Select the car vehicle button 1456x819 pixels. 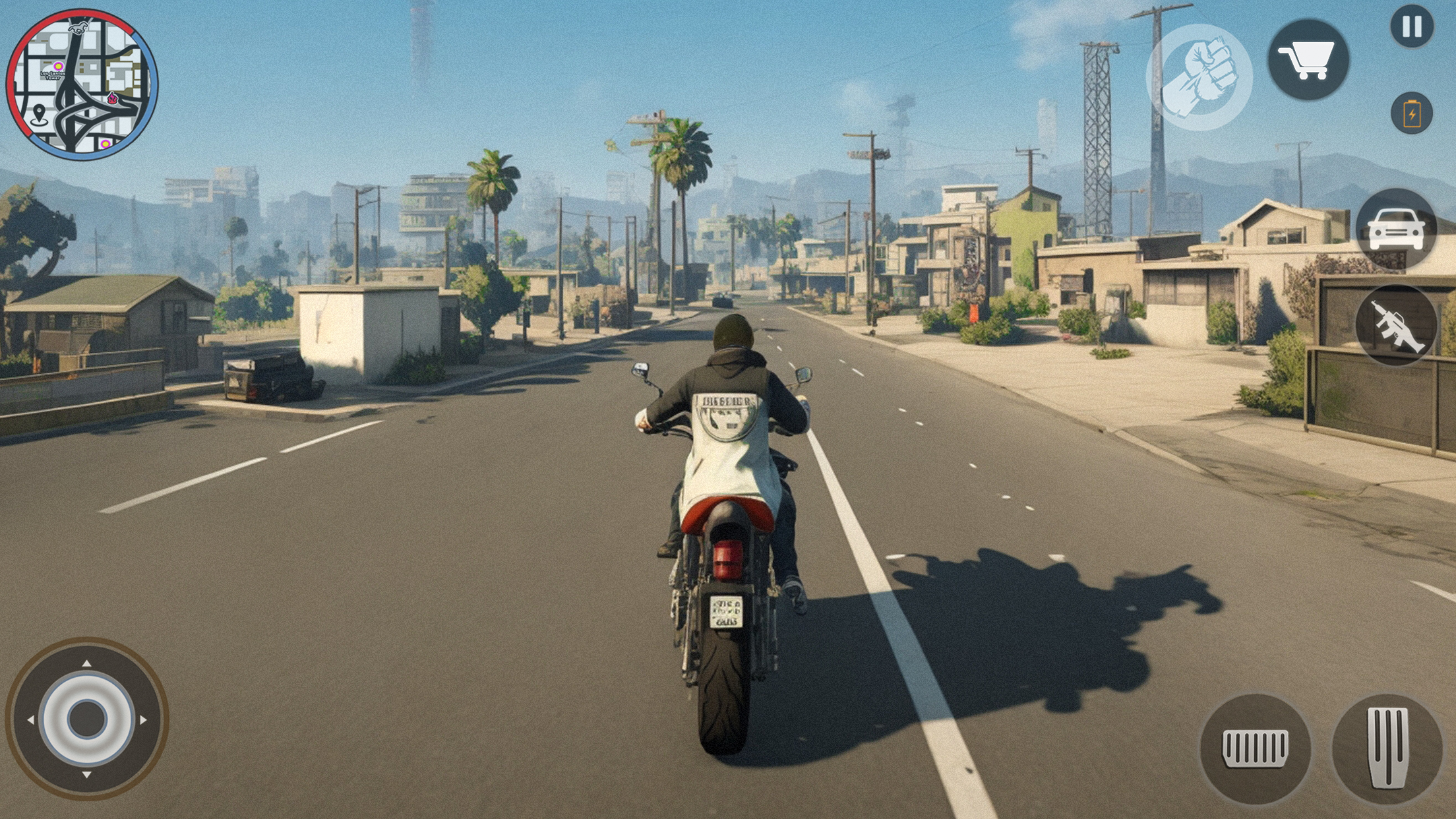pos(1396,228)
